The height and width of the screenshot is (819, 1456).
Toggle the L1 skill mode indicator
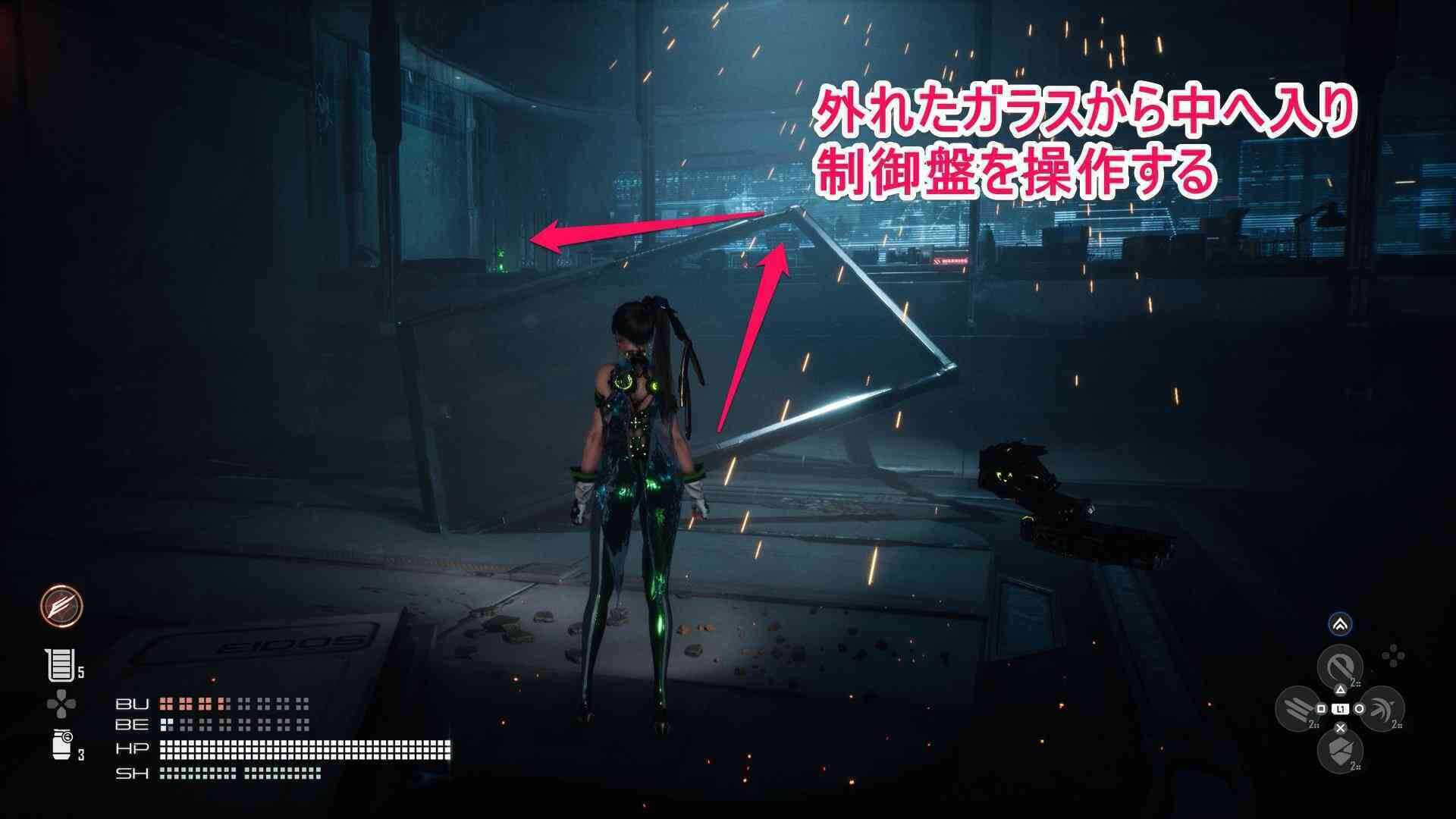1340,709
